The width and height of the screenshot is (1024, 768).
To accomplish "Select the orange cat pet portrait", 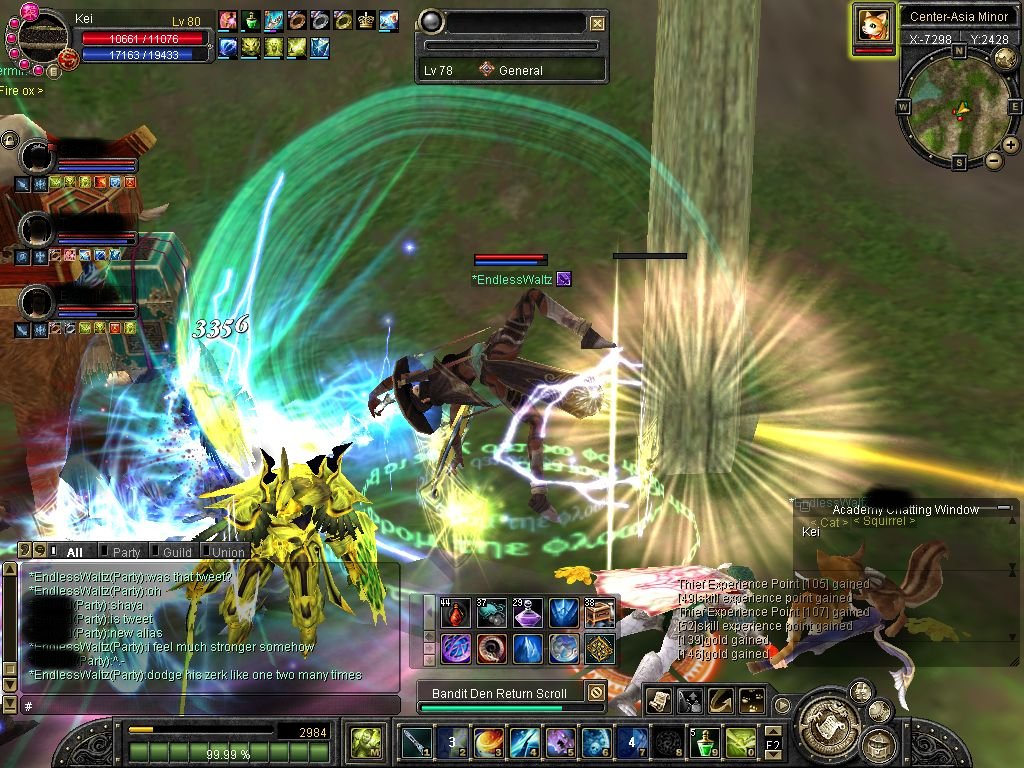I will 873,26.
